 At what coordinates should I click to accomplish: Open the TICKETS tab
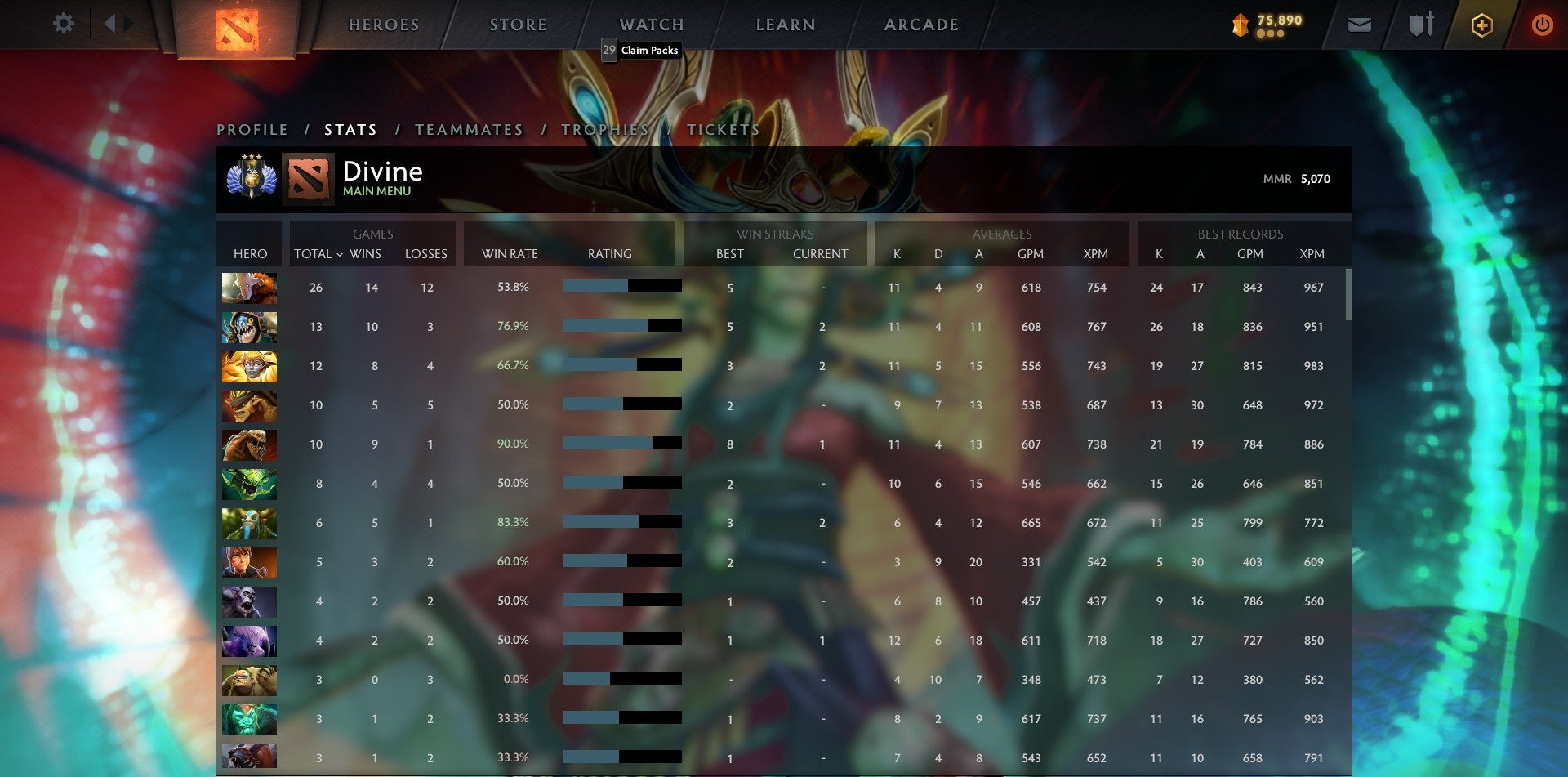click(724, 129)
